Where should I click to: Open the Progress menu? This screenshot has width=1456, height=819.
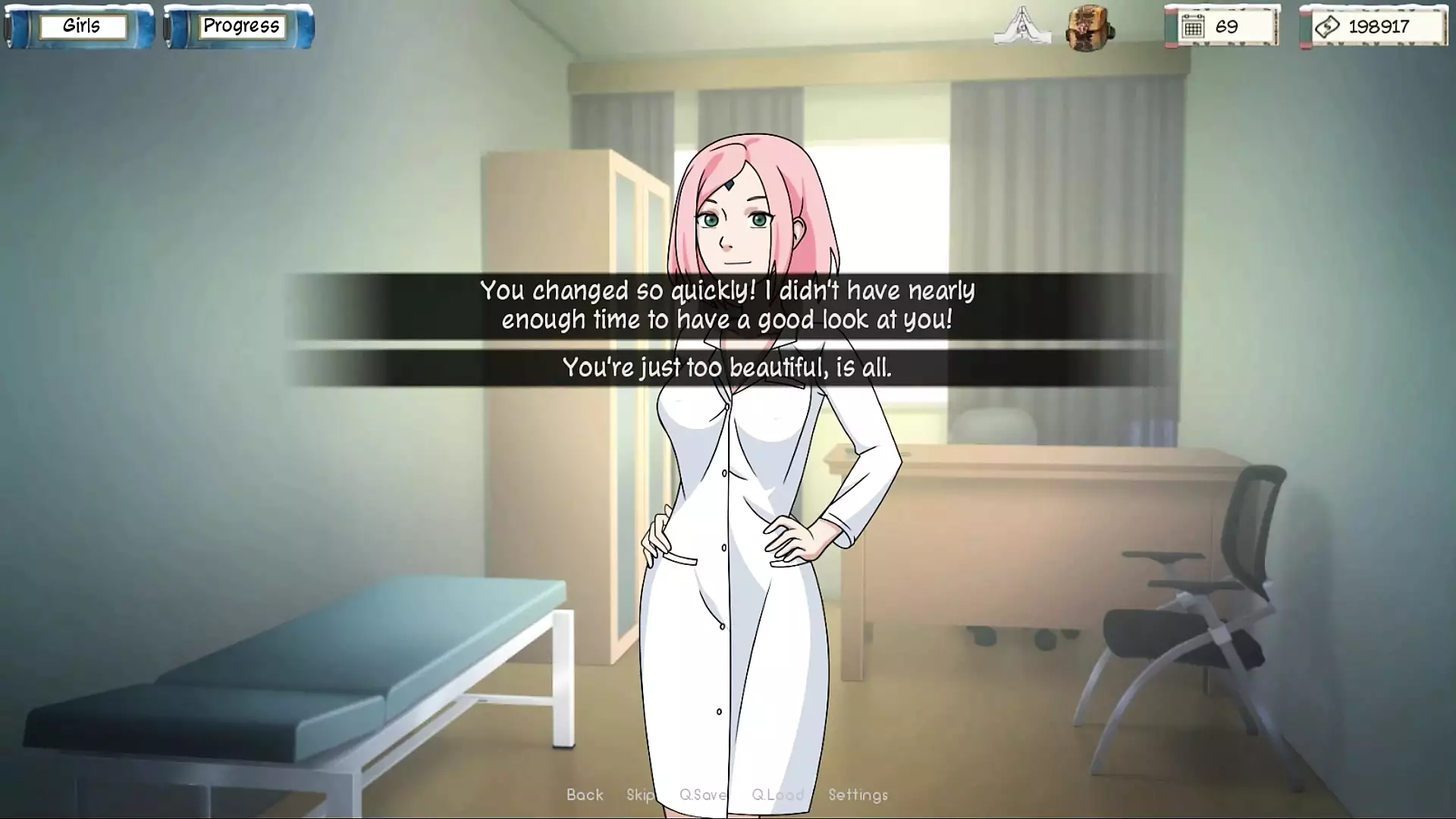tap(240, 27)
